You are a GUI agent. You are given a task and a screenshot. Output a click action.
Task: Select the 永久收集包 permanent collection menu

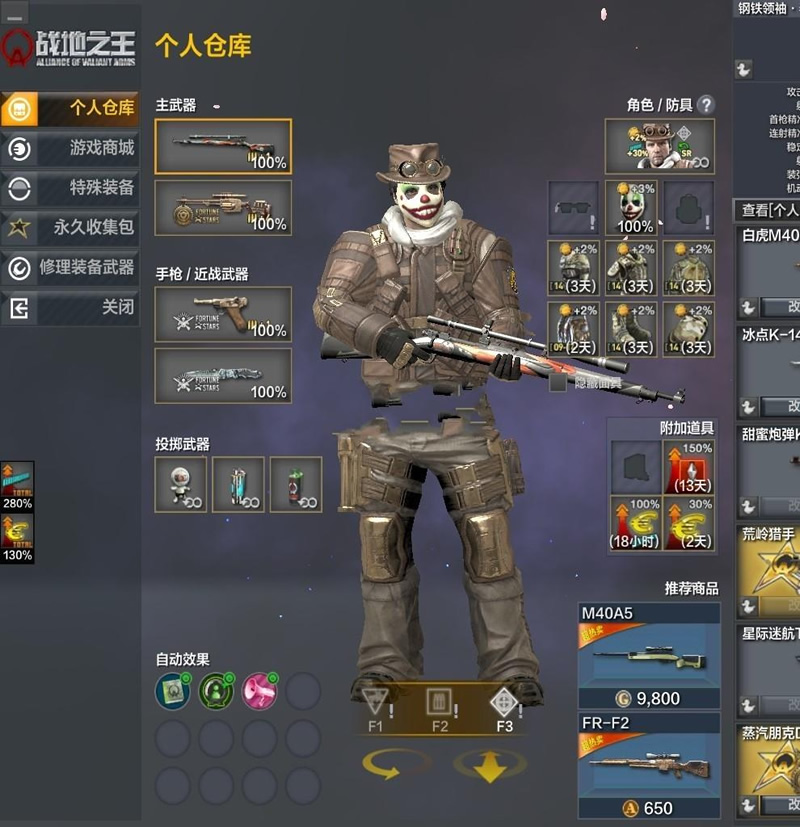(x=70, y=228)
